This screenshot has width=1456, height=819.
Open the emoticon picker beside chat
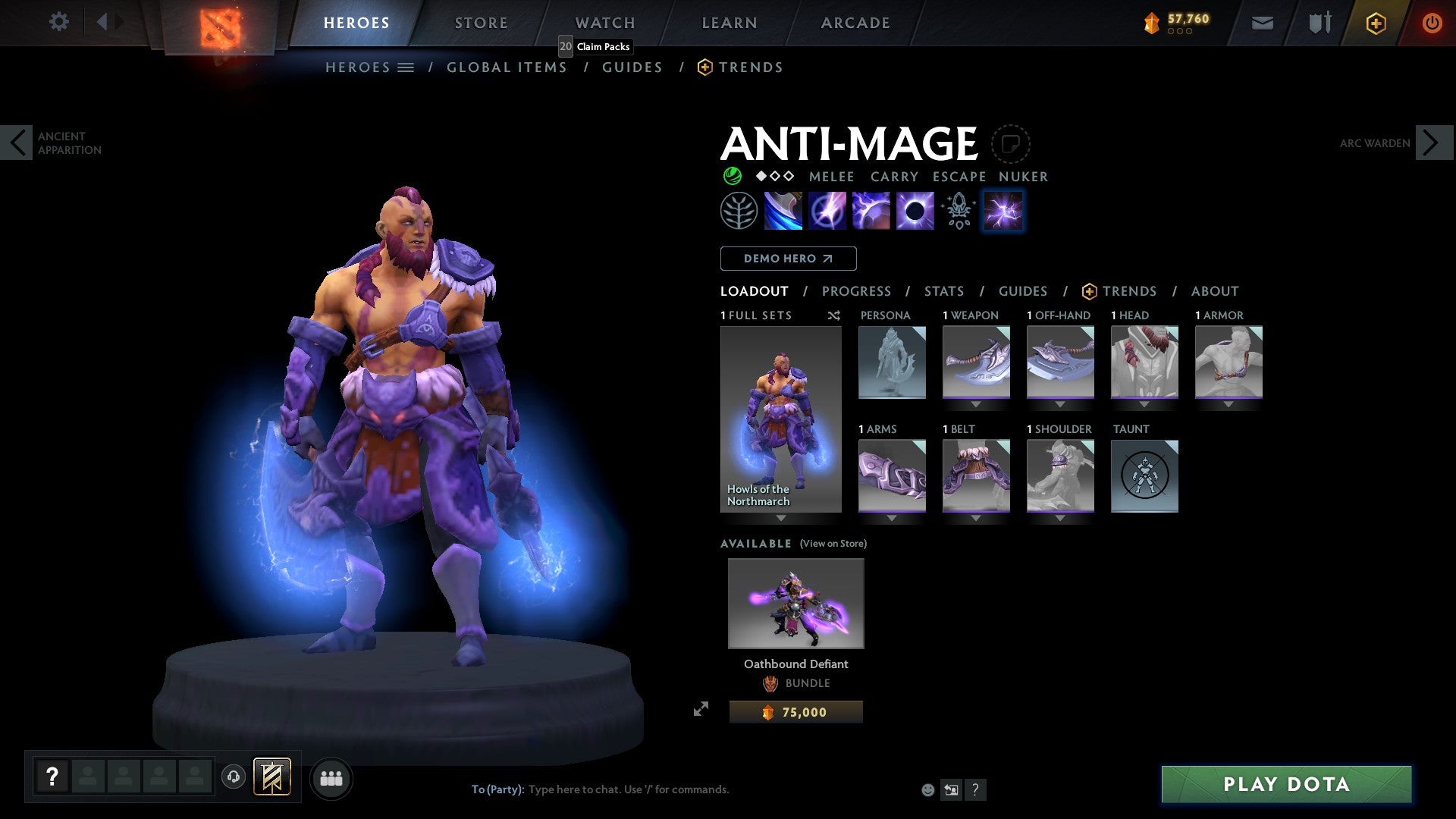click(x=927, y=789)
